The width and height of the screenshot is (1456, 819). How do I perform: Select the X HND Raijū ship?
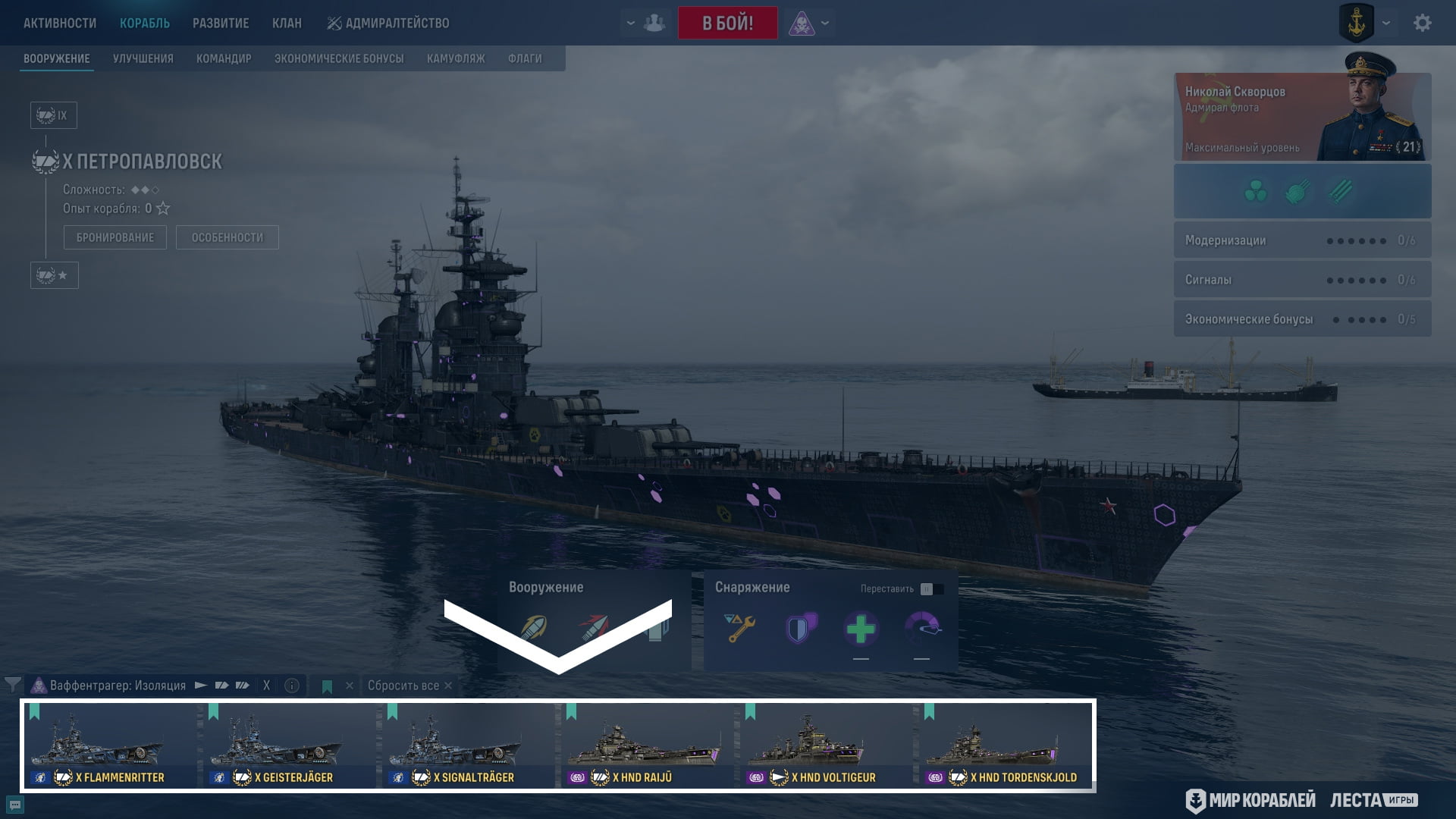click(648, 745)
